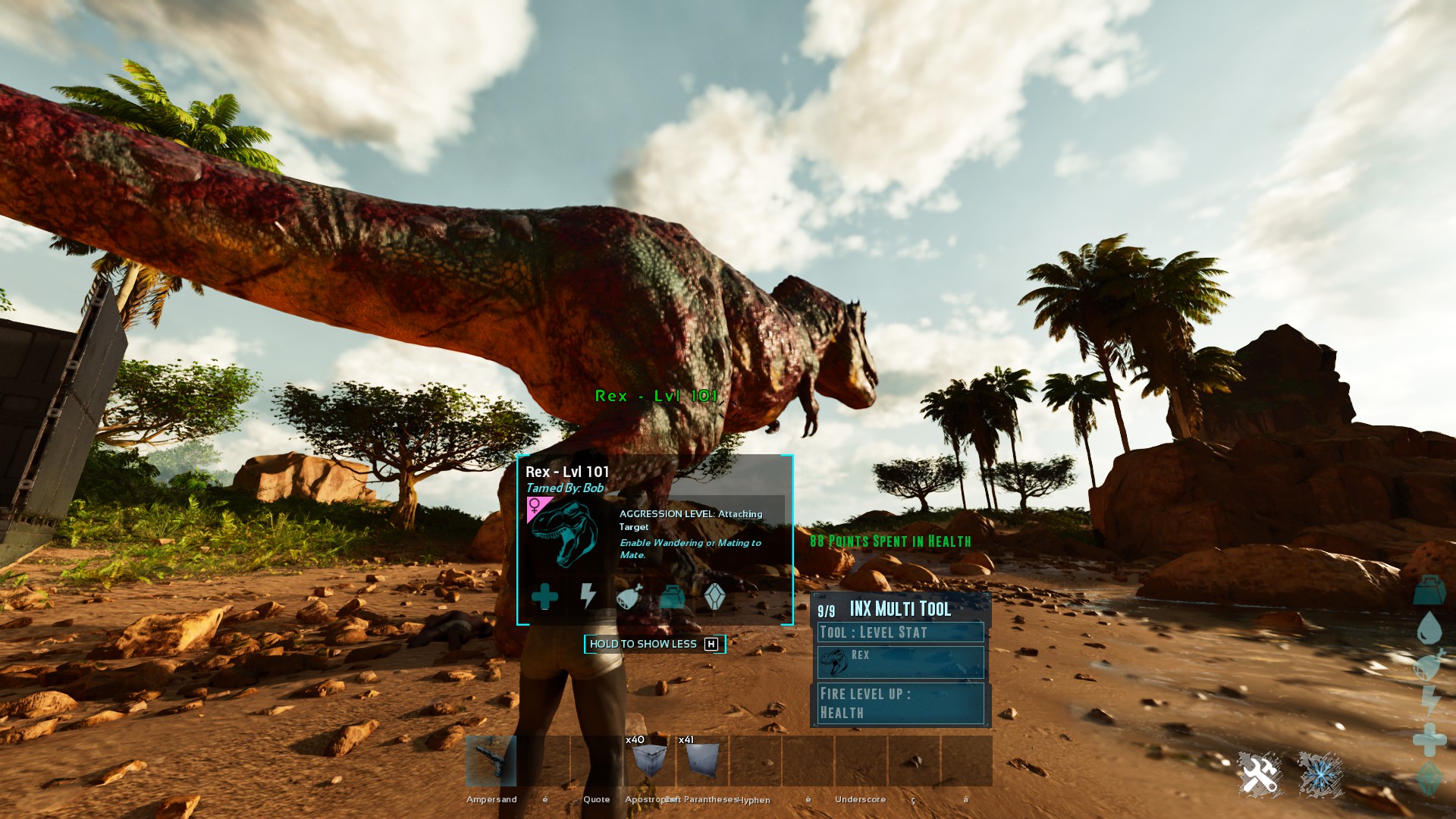Viewport: 1456px width, 819px height.
Task: Click the blue snowflake status icon
Action: (x=1320, y=775)
